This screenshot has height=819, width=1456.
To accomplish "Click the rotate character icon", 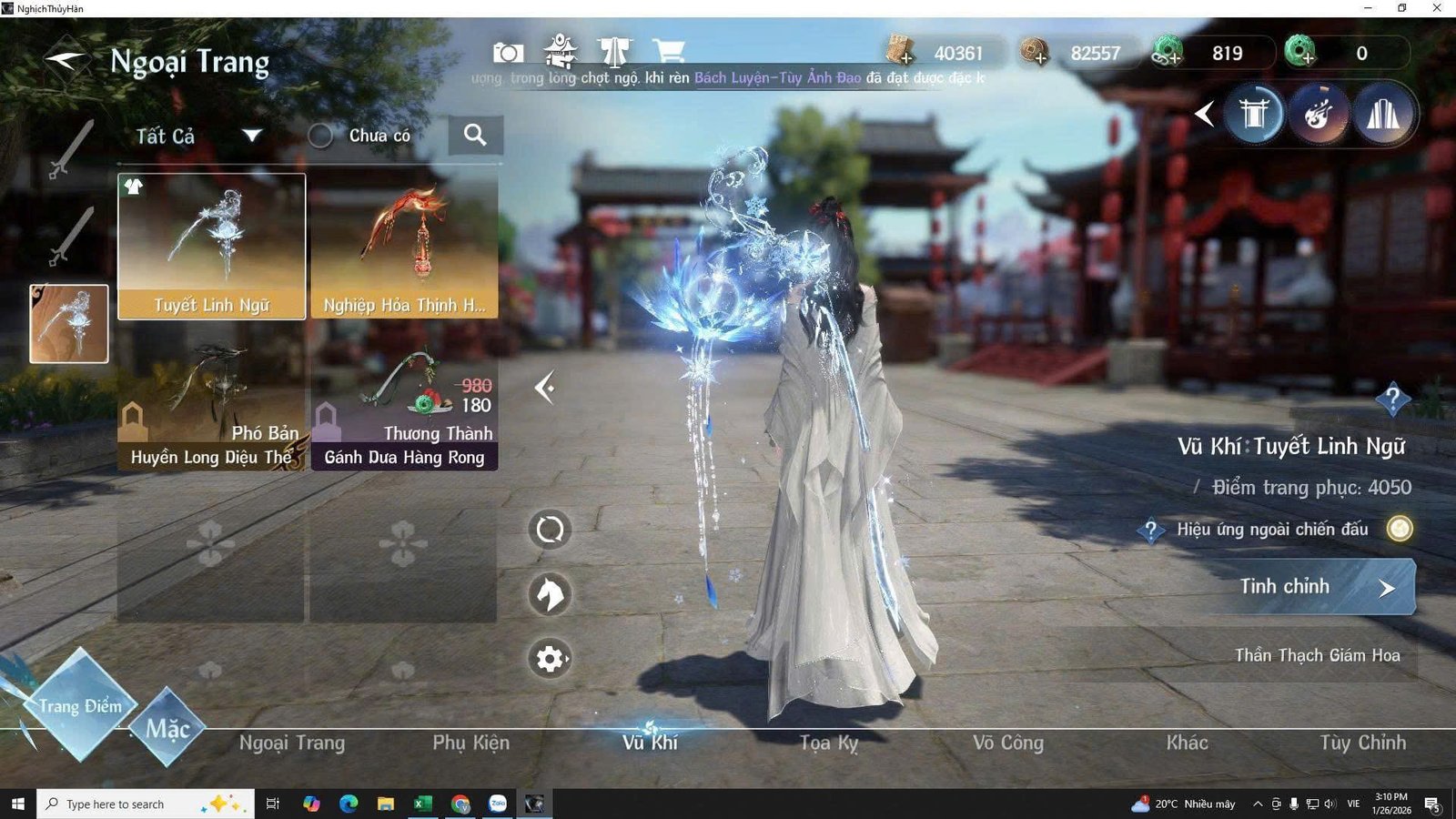I will [x=548, y=528].
